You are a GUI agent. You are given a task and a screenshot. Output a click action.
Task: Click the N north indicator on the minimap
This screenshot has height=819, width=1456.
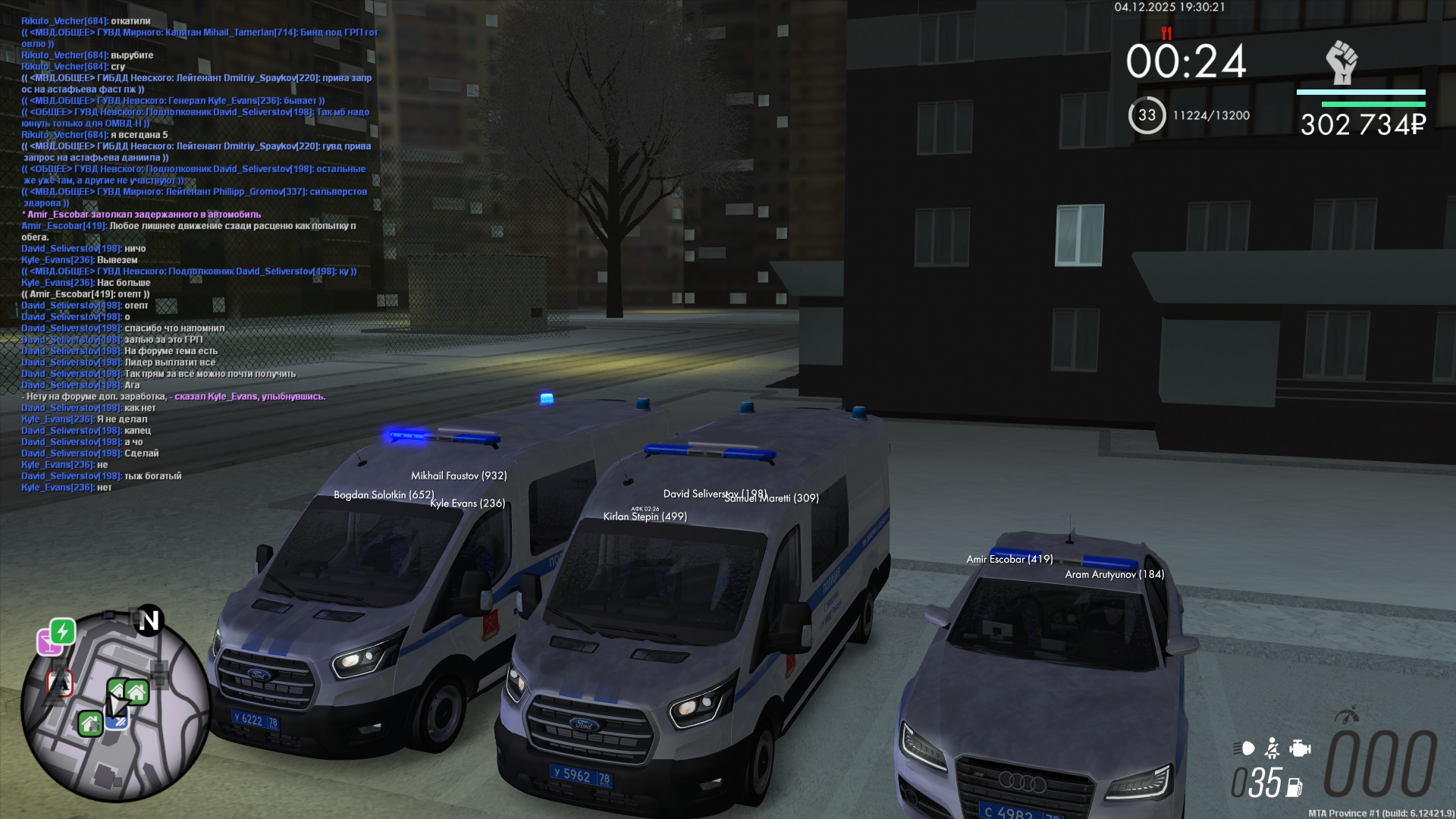point(149,620)
